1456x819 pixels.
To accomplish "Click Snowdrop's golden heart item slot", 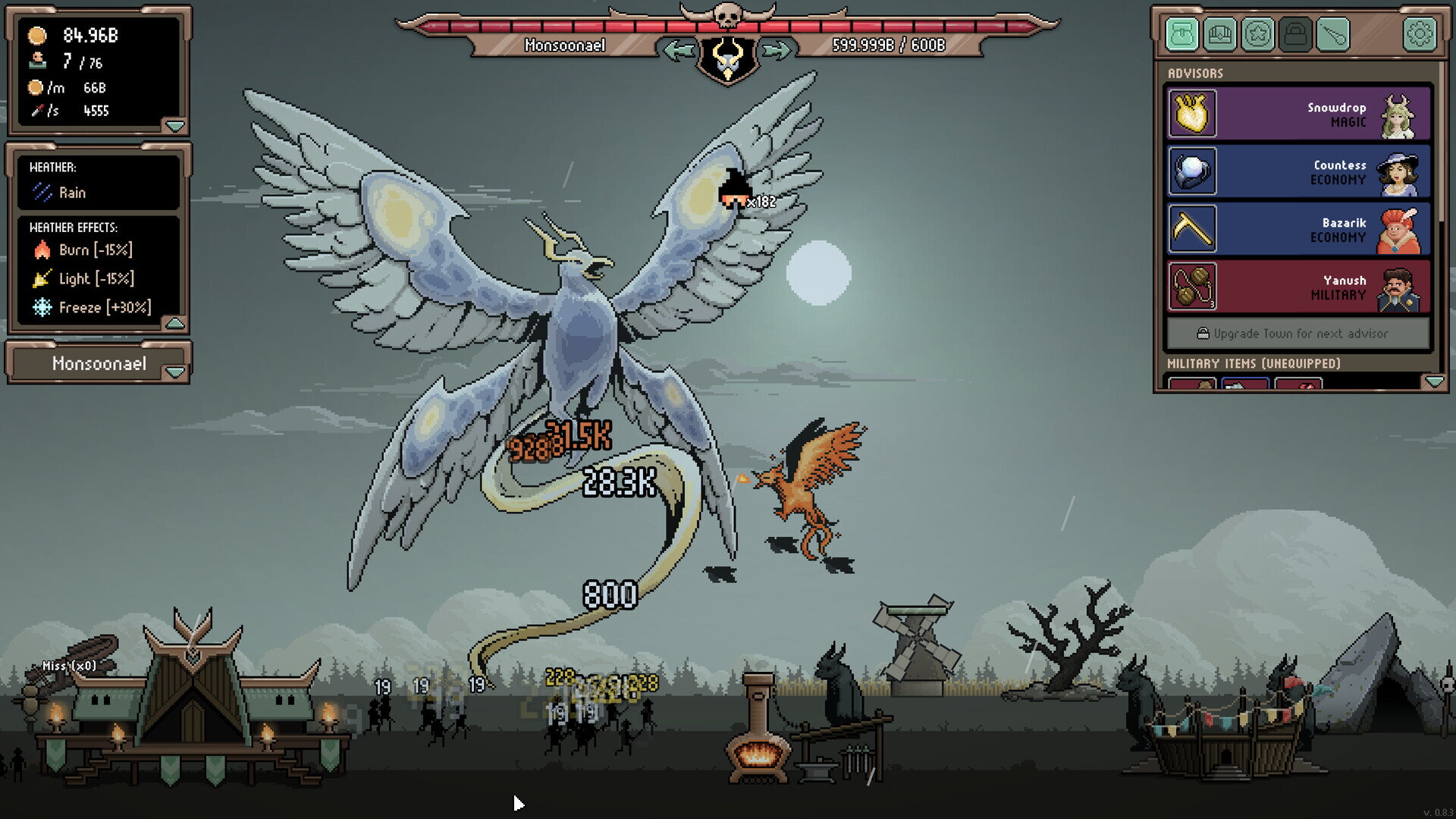I will (1193, 114).
